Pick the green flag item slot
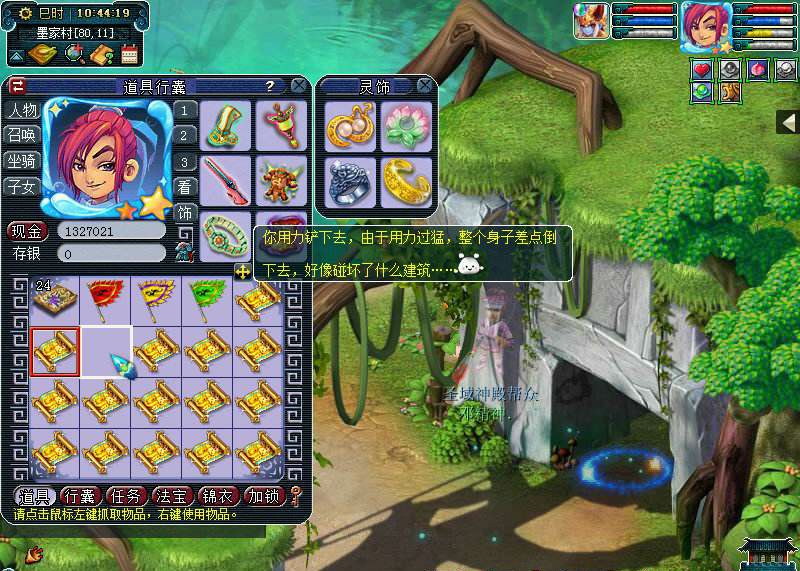 (x=206, y=298)
